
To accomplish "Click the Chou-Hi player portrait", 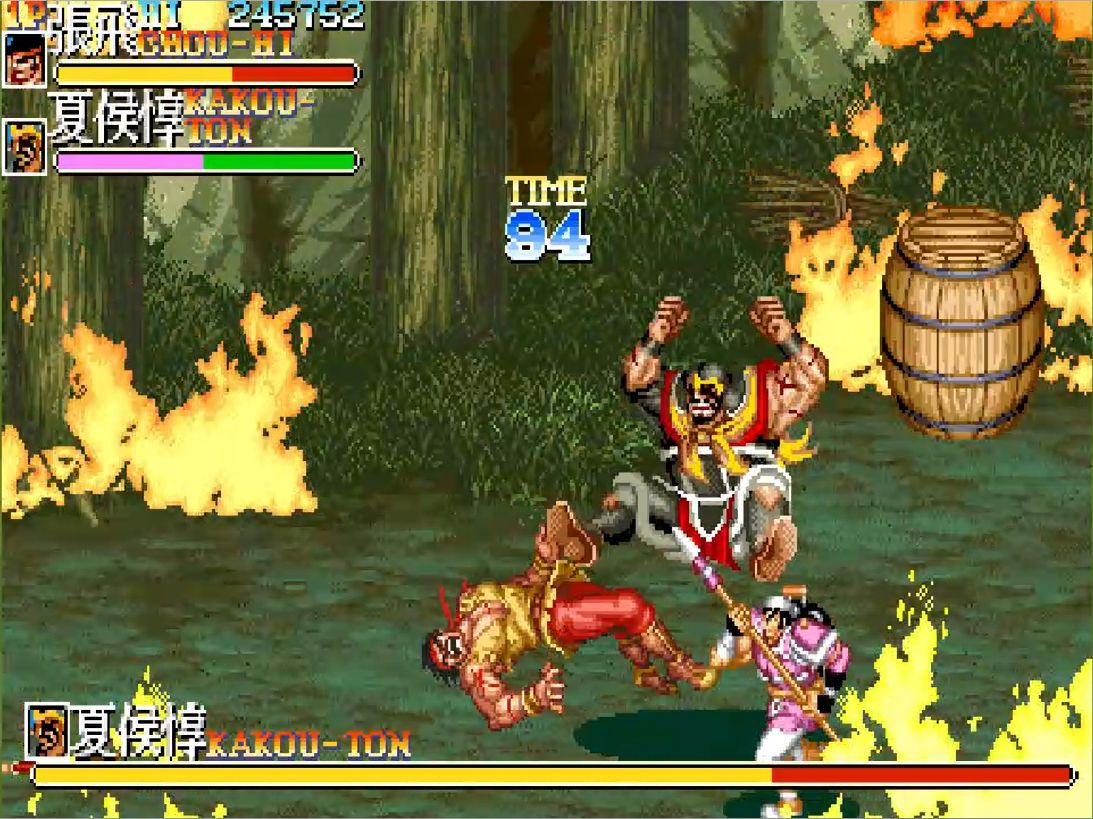I will click(x=25, y=61).
